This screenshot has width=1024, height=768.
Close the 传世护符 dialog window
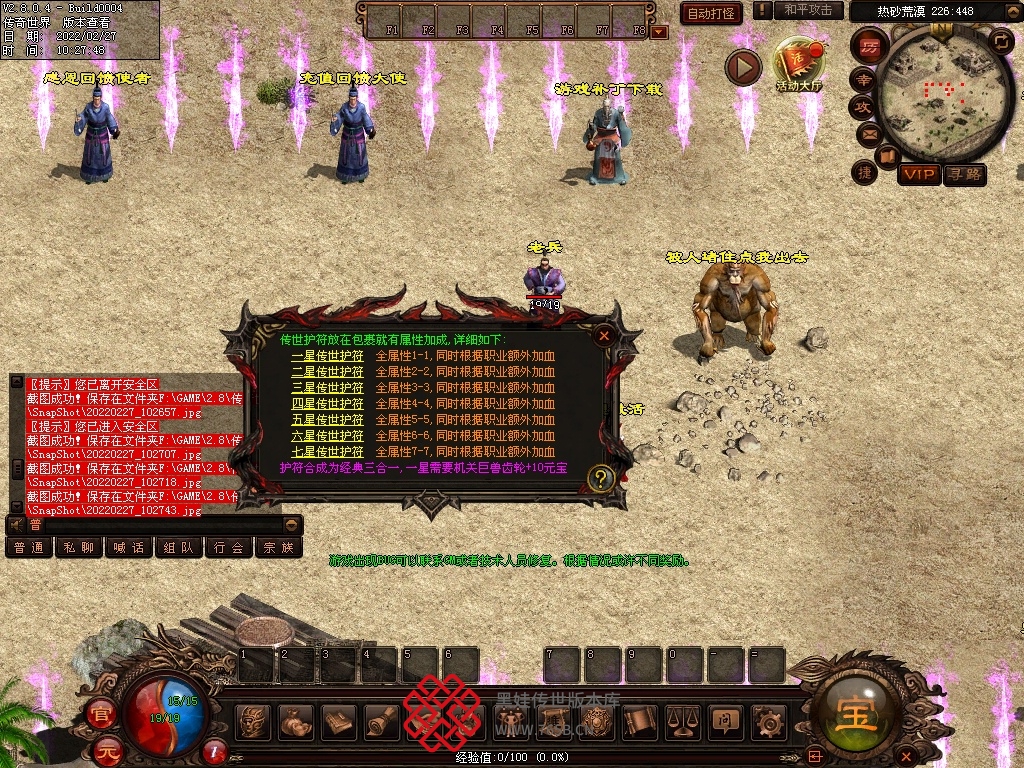tap(604, 336)
